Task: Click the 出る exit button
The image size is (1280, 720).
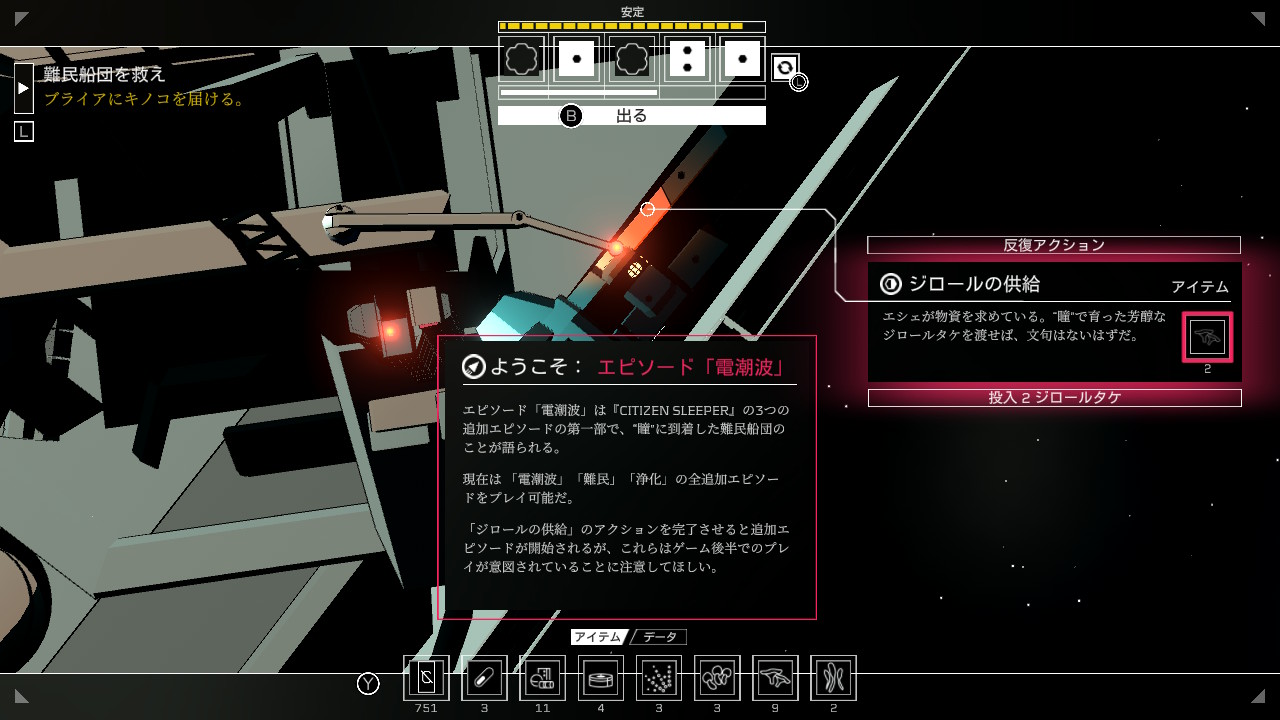Action: click(631, 116)
